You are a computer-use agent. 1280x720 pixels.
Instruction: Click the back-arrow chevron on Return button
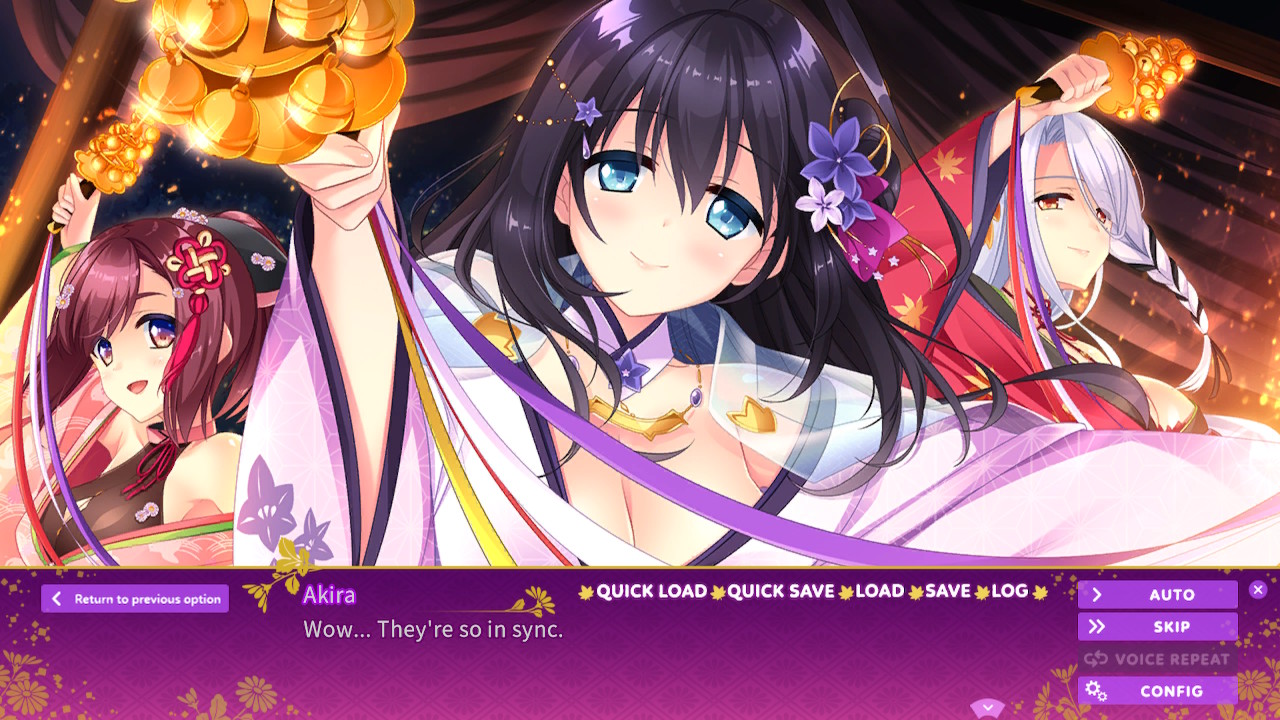coord(58,598)
